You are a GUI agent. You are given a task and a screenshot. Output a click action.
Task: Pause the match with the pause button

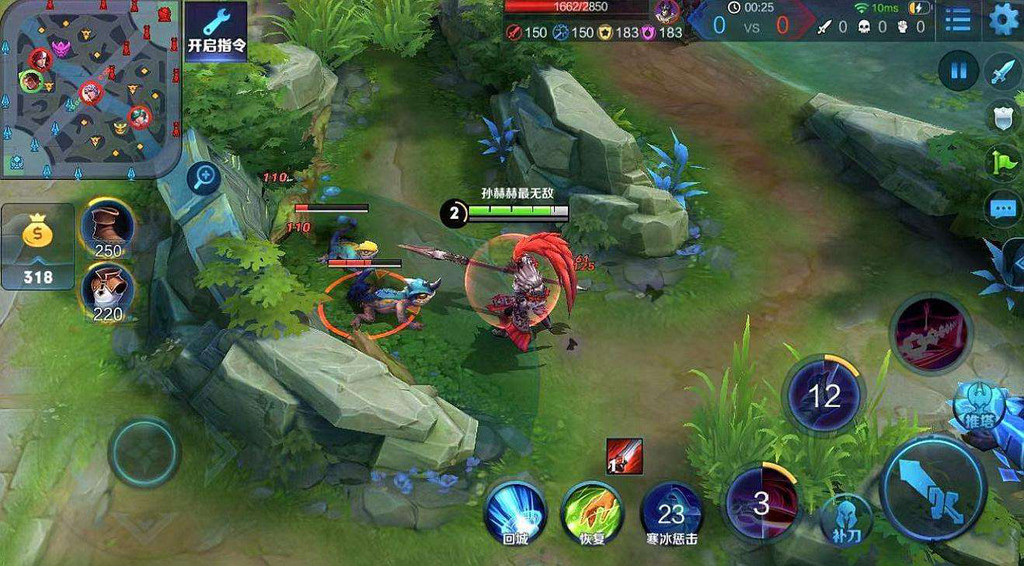[x=958, y=70]
